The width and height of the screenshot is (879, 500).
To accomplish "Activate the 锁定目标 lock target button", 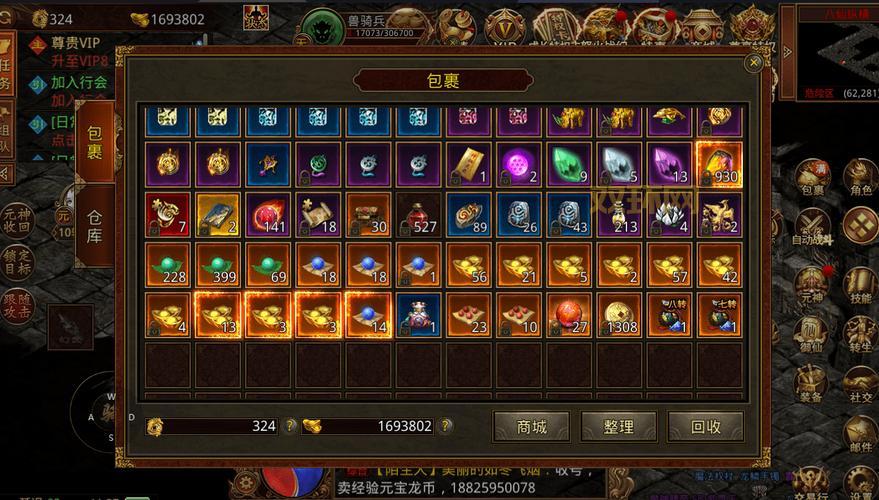I will 16,260.
